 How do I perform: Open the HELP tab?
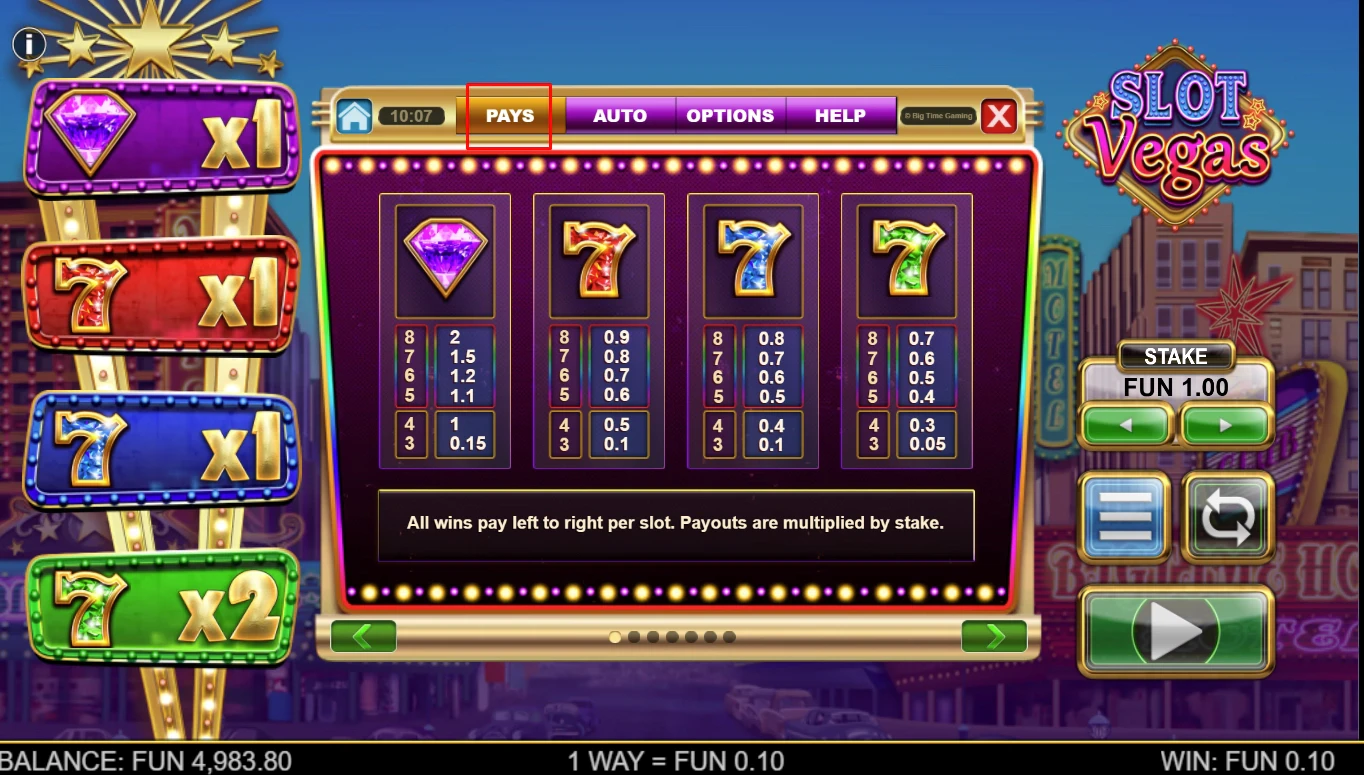841,115
